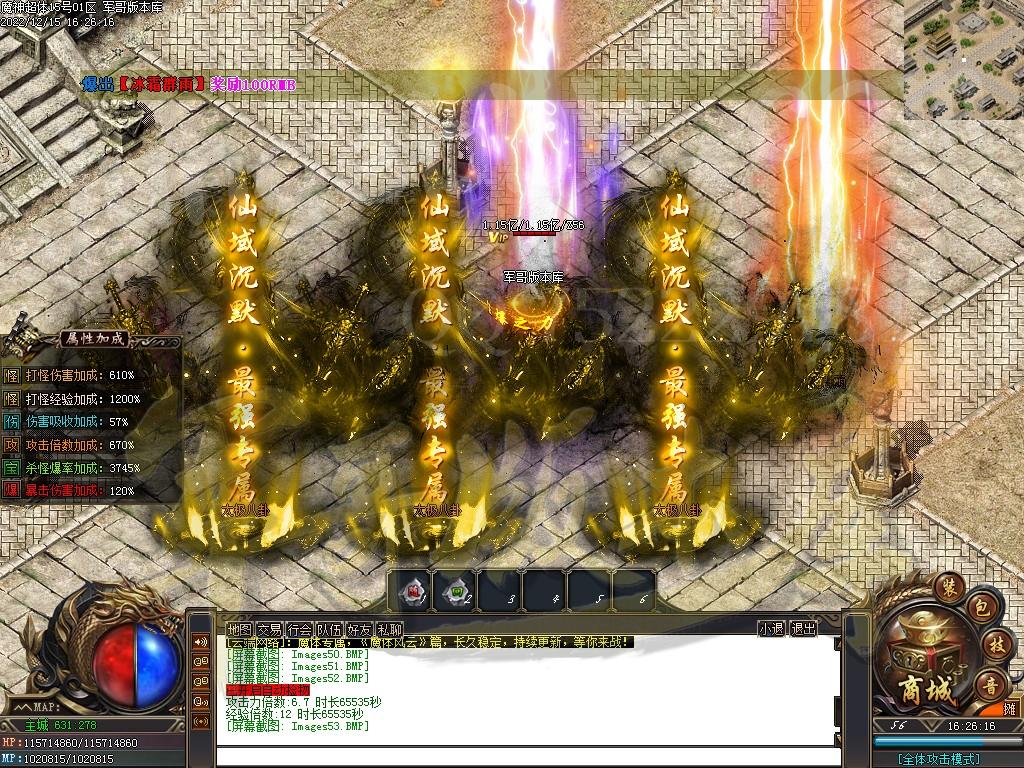The image size is (1024, 768).
Task: Click the 小退 logout button
Action: [770, 629]
